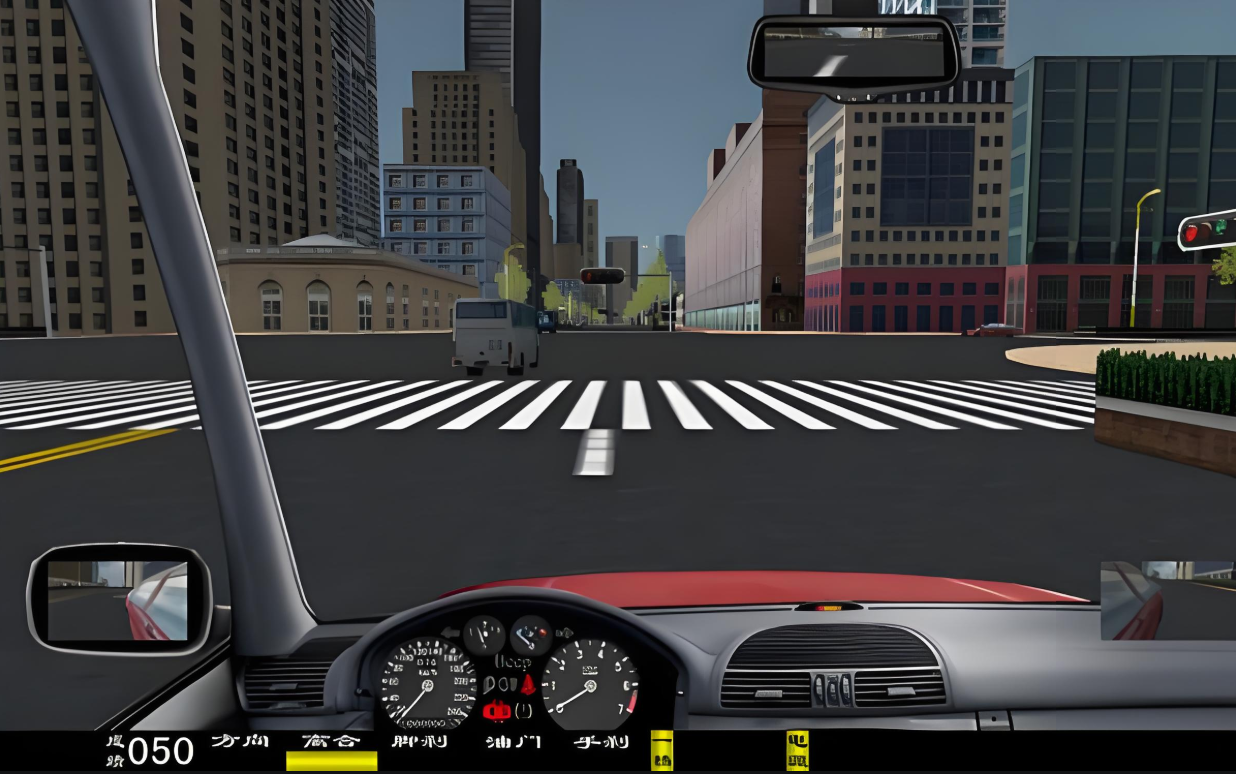1236x774 pixels.
Task: Toggle the 手刹 handbrake indicator
Action: pyautogui.click(x=600, y=742)
